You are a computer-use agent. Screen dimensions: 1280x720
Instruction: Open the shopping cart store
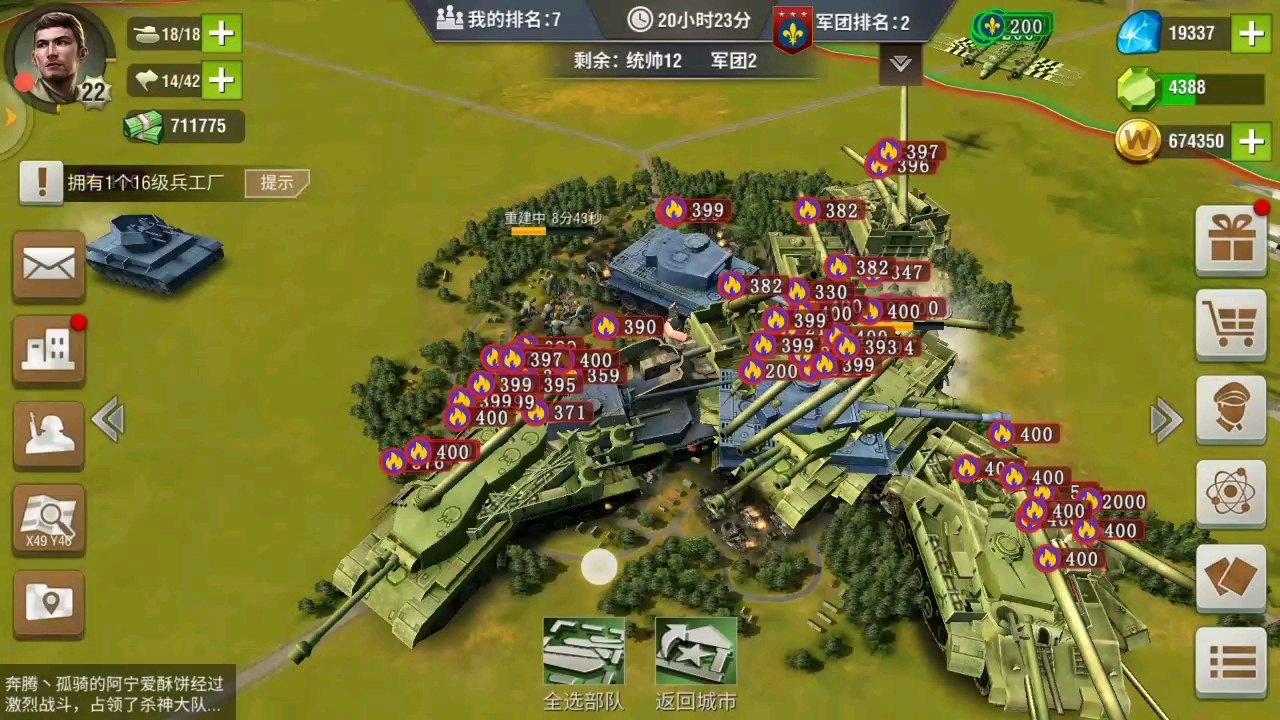[x=1231, y=324]
